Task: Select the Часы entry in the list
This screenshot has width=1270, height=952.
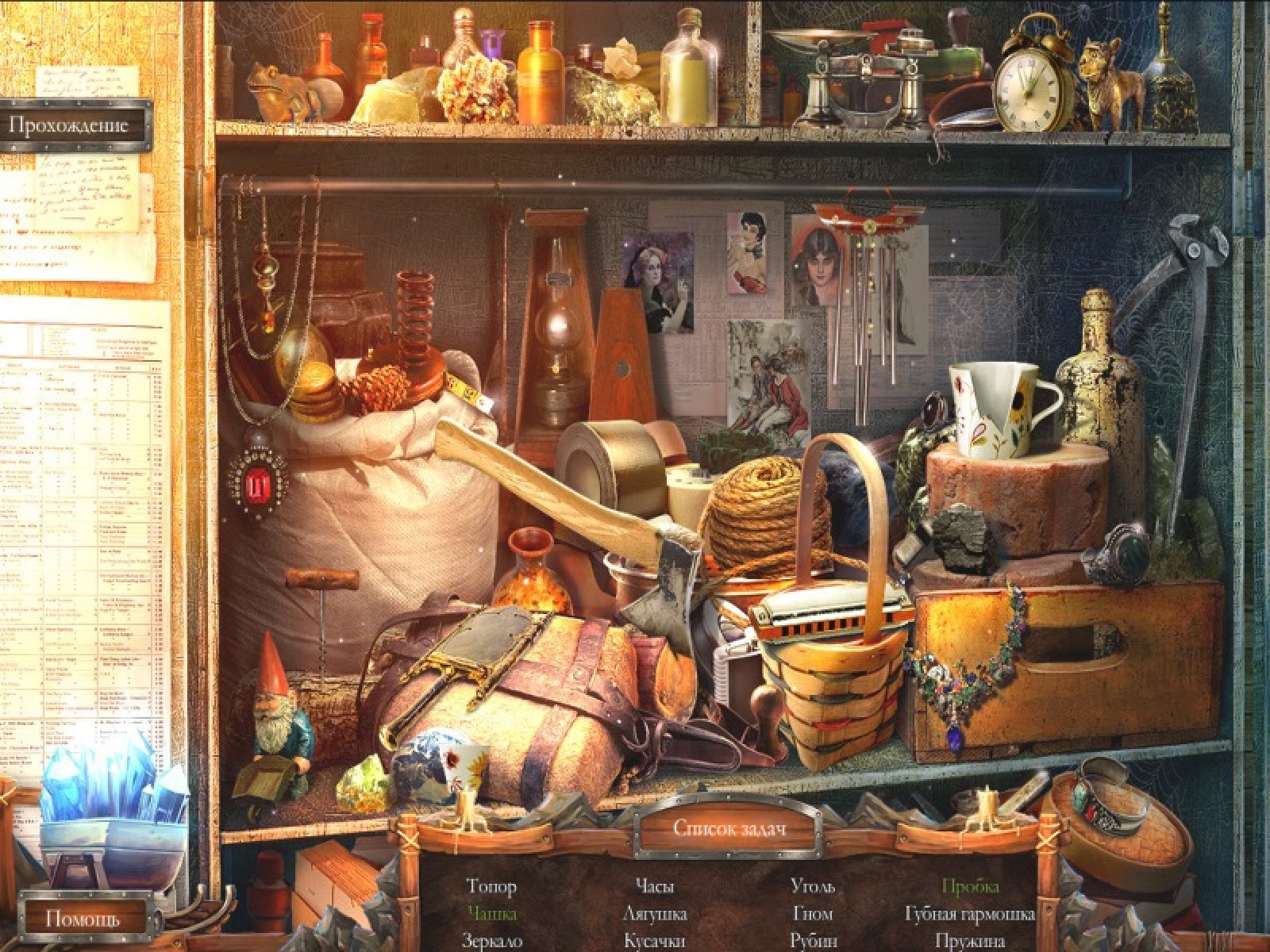Action: 655,886
